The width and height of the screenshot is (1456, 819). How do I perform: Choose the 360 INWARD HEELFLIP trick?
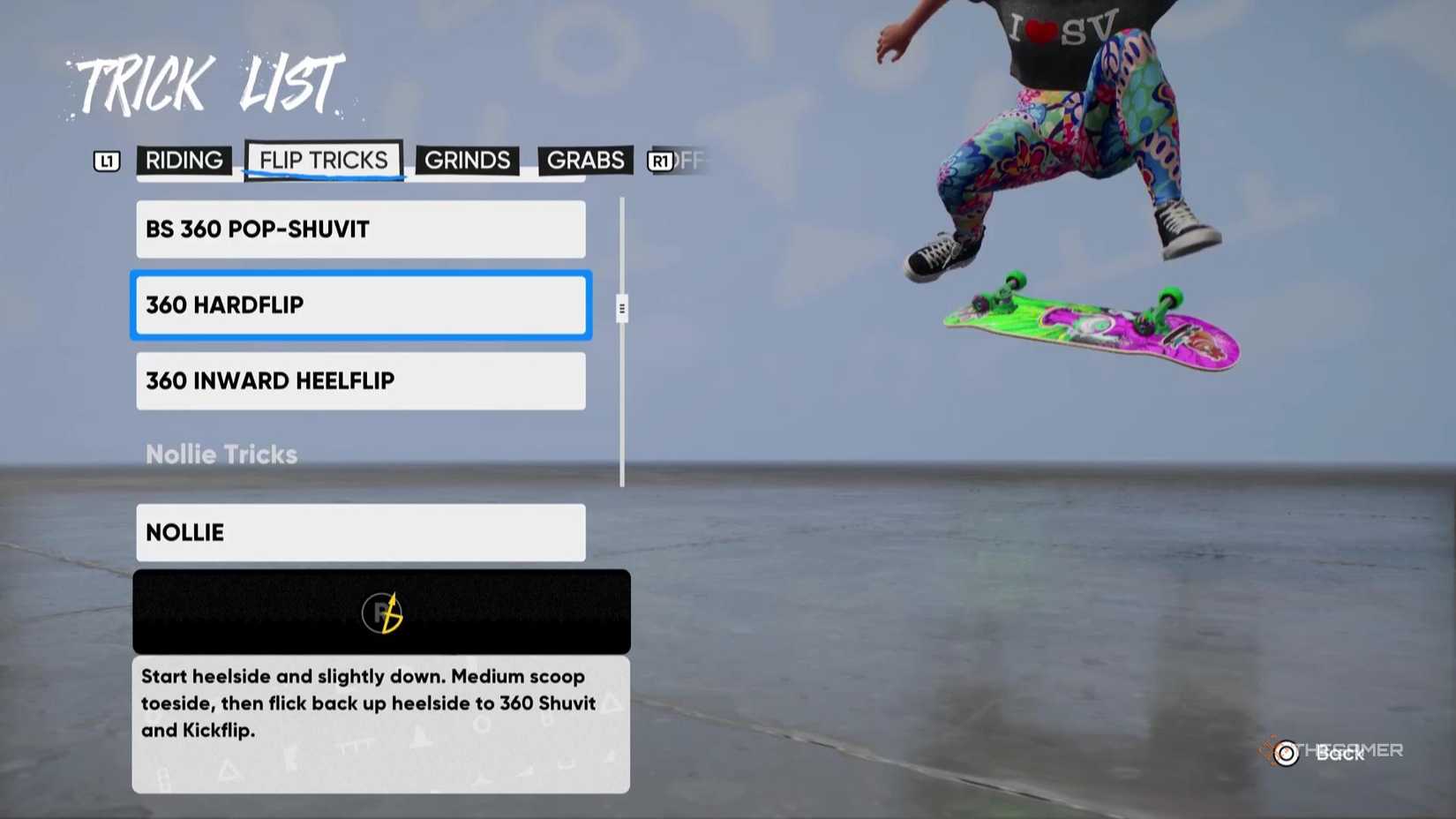pos(360,381)
